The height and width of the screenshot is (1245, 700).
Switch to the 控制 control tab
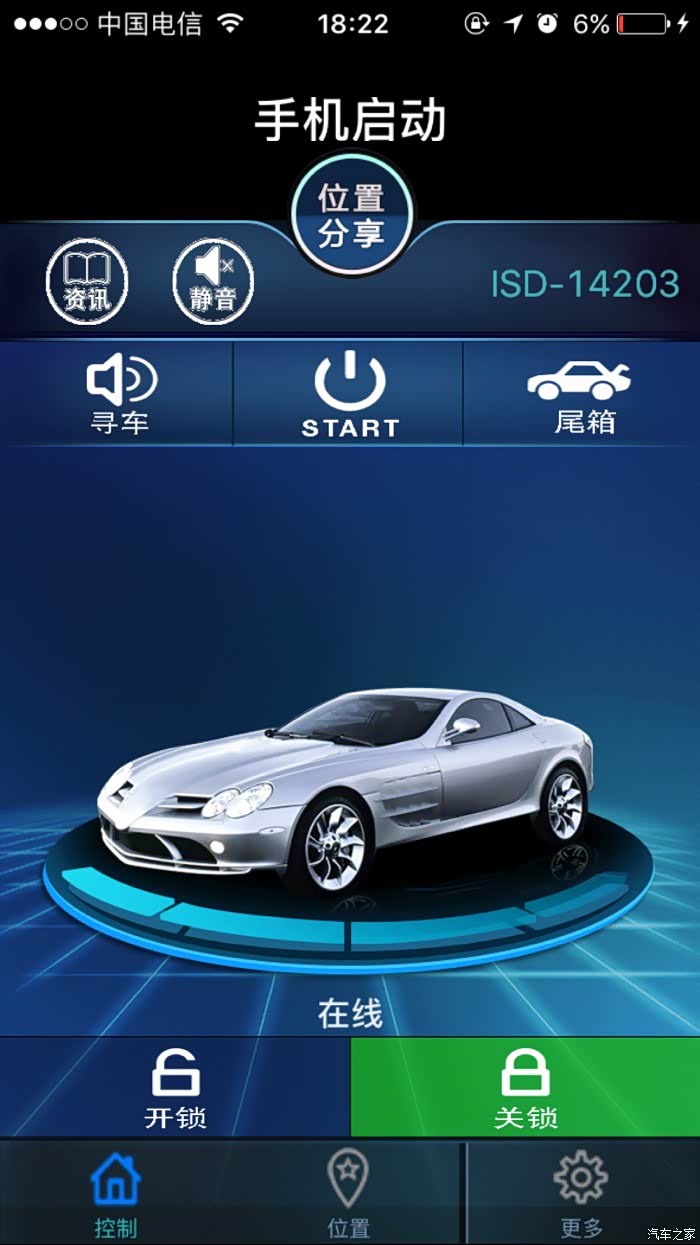(116, 1194)
